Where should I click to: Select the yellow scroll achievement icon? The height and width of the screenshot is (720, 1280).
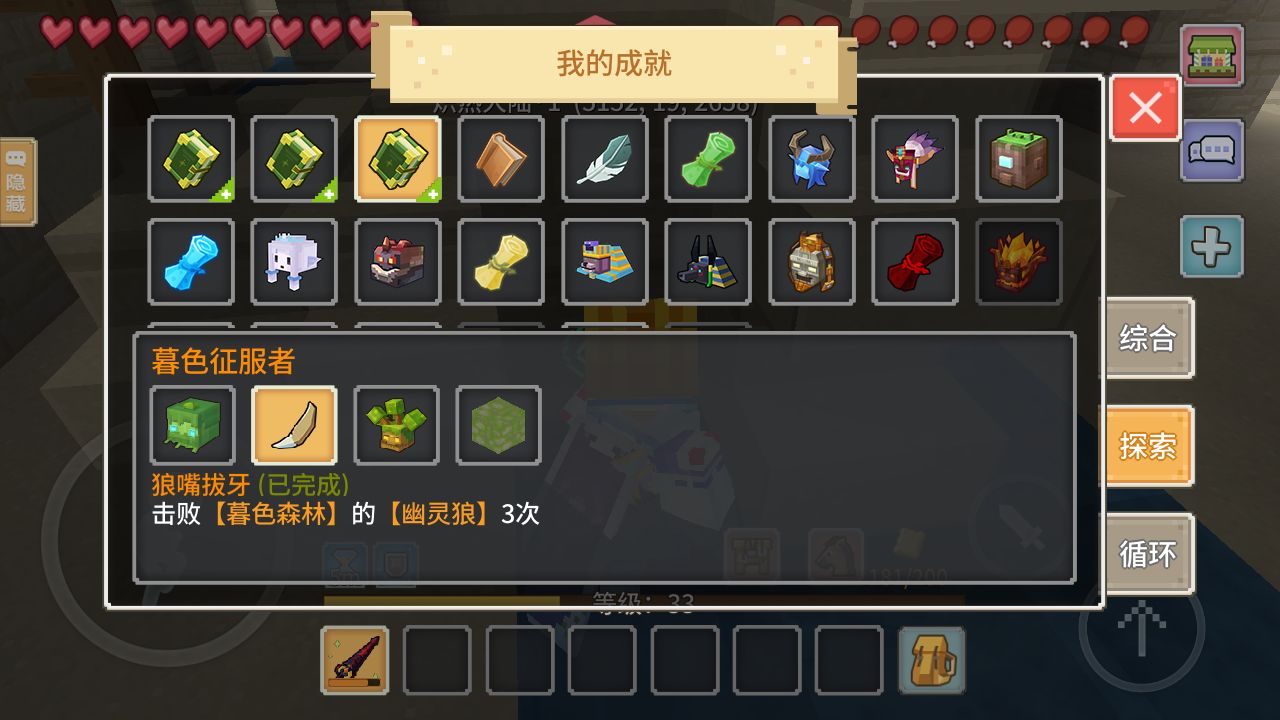pyautogui.click(x=501, y=262)
